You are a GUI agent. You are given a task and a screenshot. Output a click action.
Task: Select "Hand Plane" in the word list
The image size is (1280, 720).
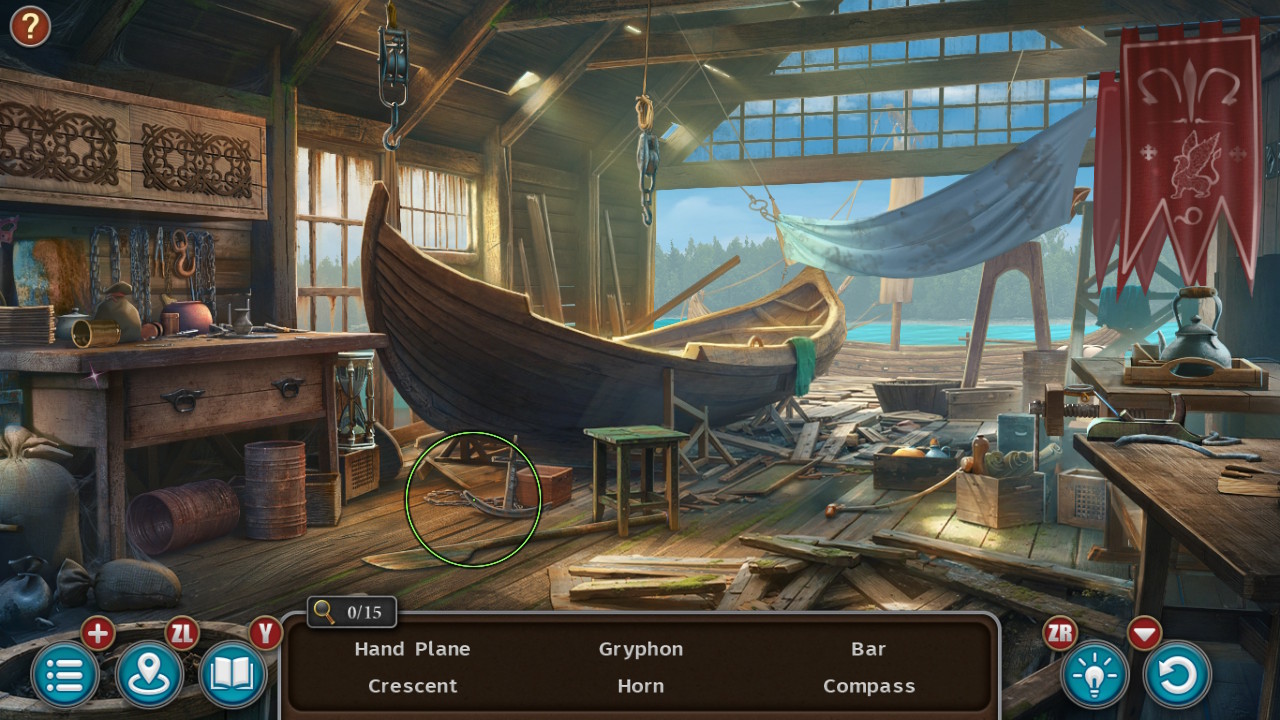(412, 649)
